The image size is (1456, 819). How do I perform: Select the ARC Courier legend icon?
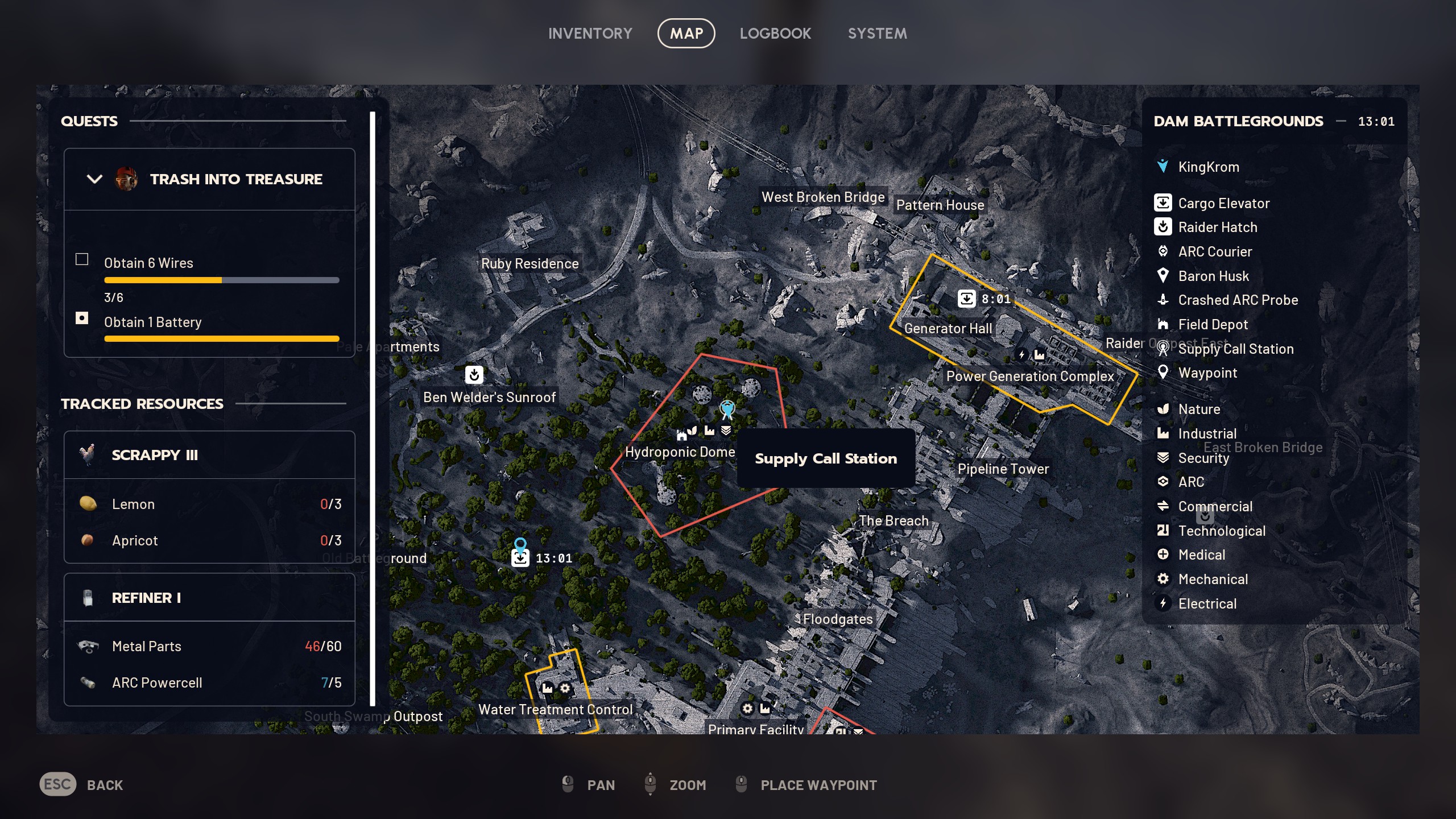tap(1163, 251)
